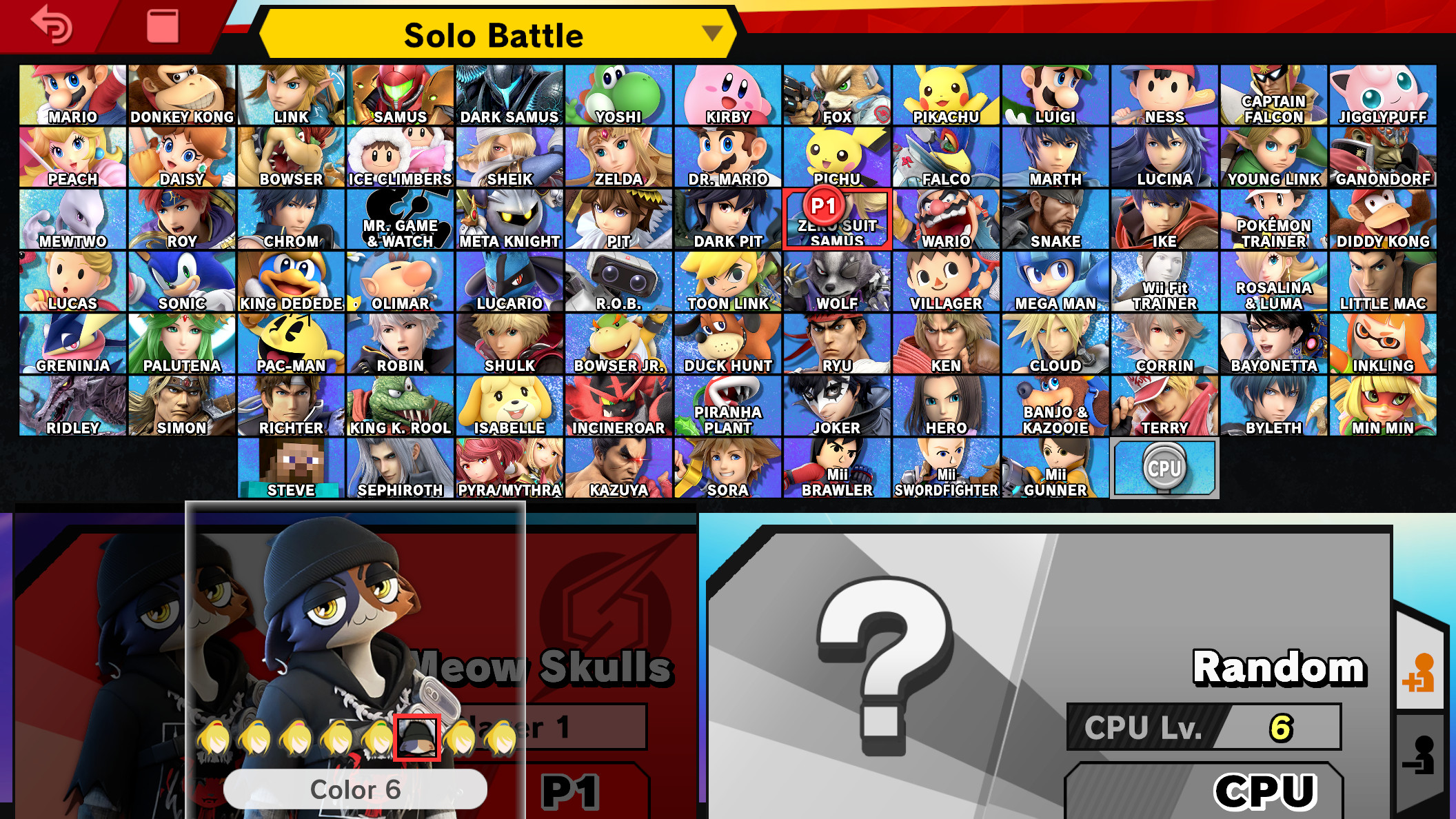This screenshot has width=1456, height=819.
Task: Select Zero Suit Samus marked with P1
Action: pyautogui.click(x=837, y=217)
